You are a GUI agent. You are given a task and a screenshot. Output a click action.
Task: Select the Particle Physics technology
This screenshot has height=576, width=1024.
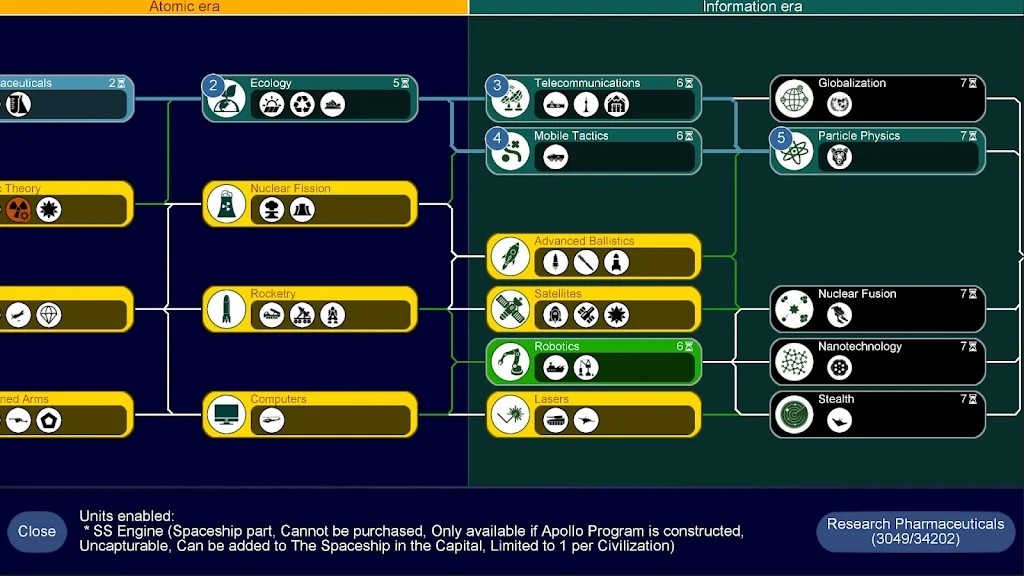tap(877, 151)
